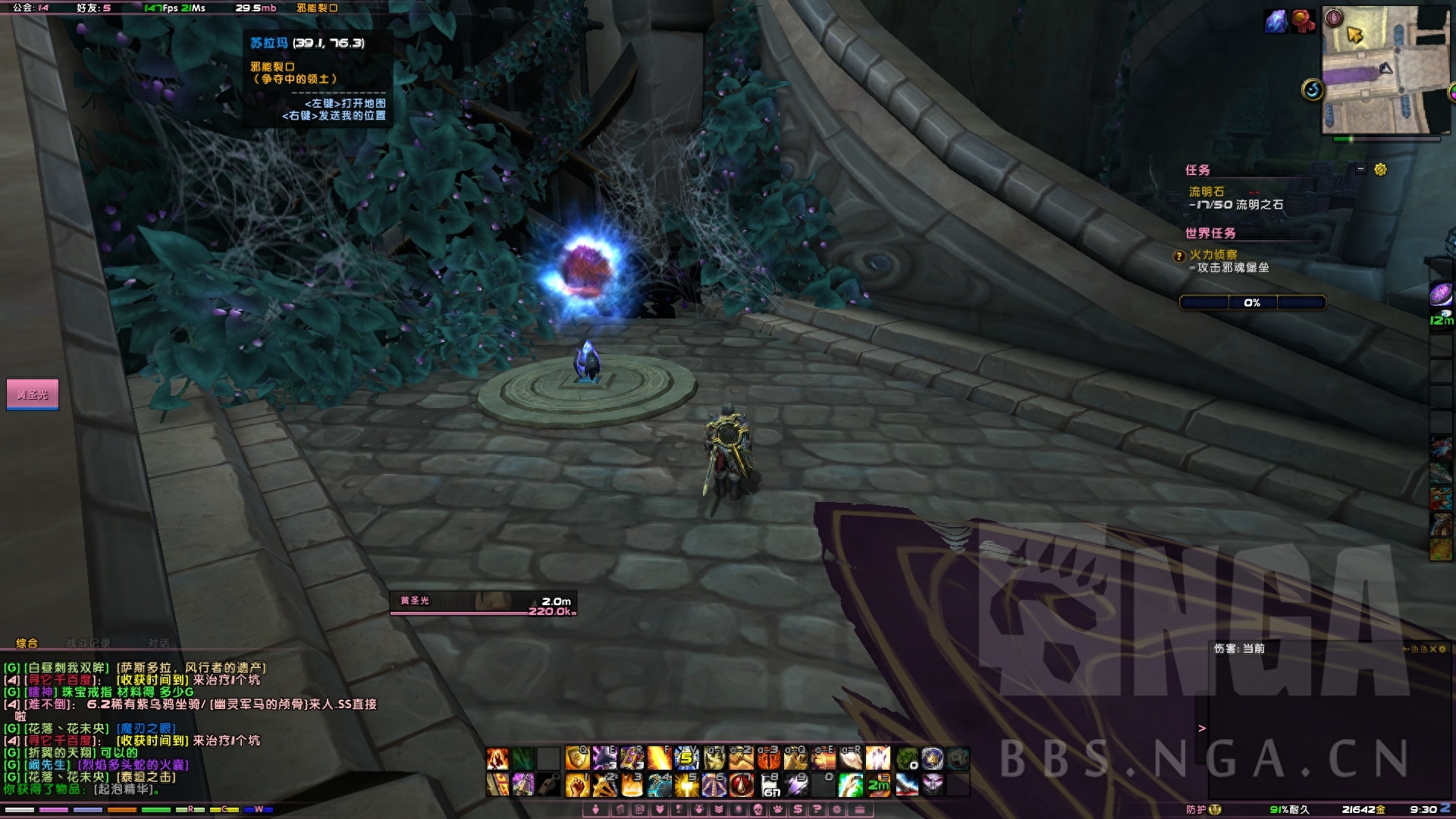Activate the red blood drop ability on key 7

click(741, 785)
